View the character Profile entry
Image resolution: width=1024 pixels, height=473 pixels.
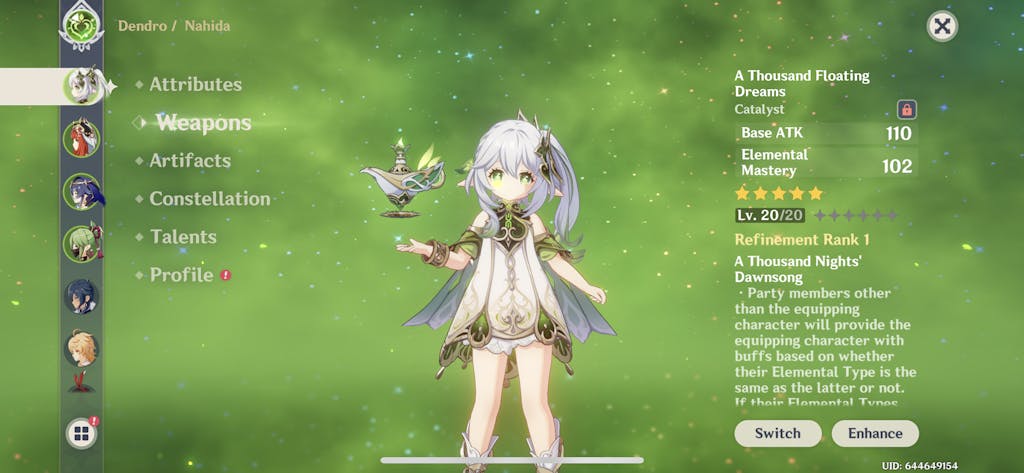click(x=181, y=275)
